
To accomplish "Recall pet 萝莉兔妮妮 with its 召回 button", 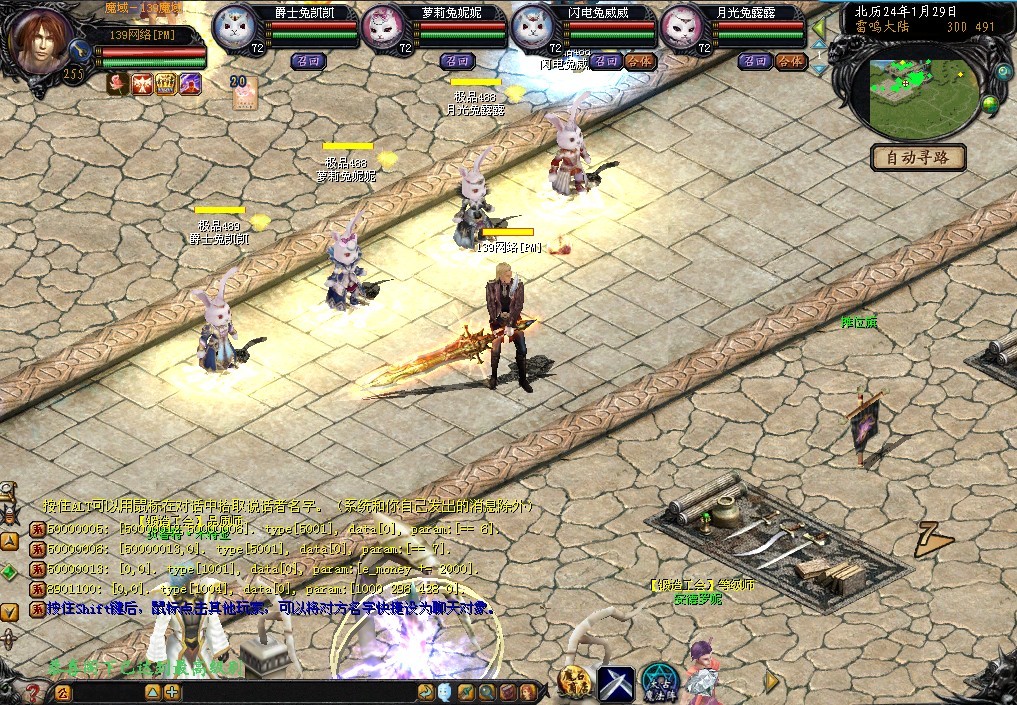I will (x=457, y=61).
